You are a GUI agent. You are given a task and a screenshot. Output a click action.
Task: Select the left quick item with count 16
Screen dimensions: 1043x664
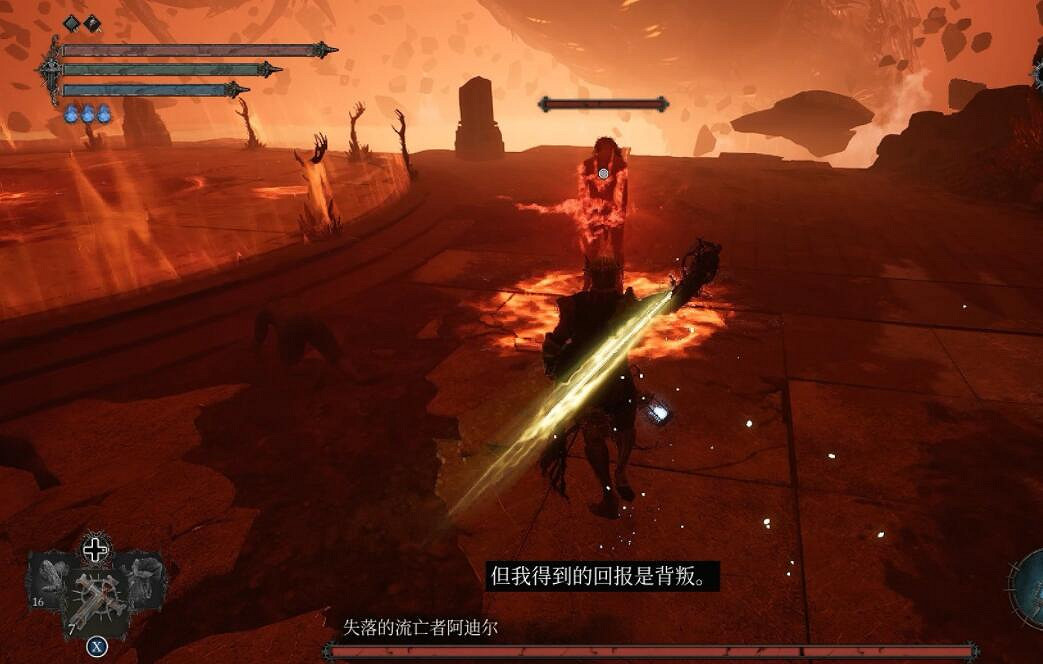coord(48,580)
